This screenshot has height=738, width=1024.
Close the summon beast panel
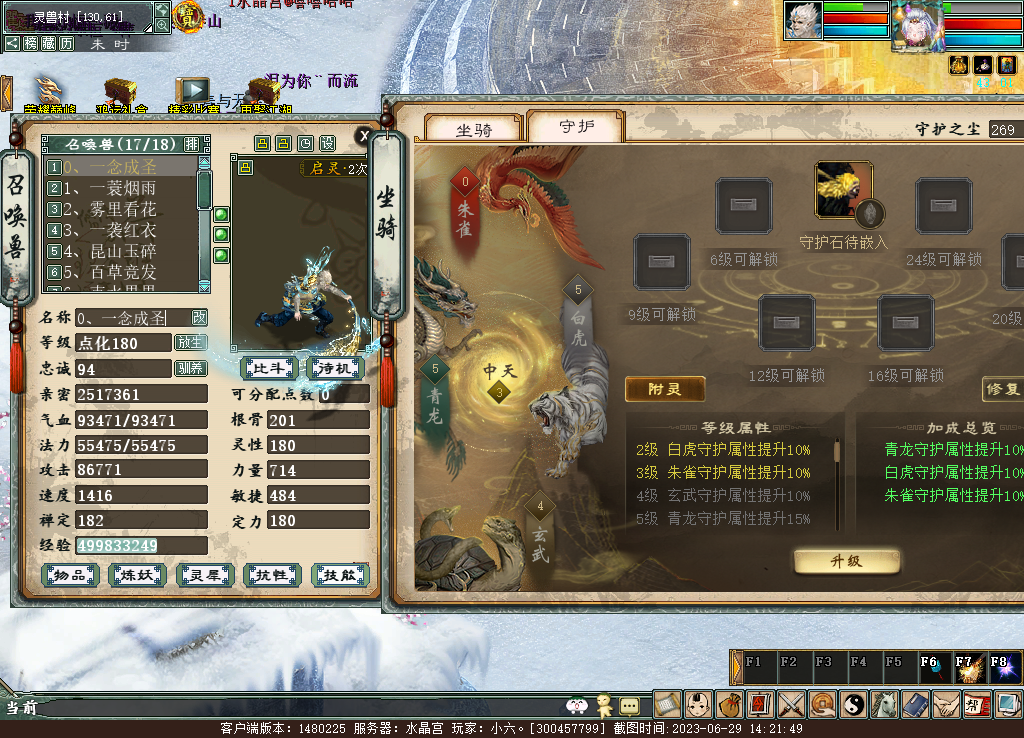point(365,135)
